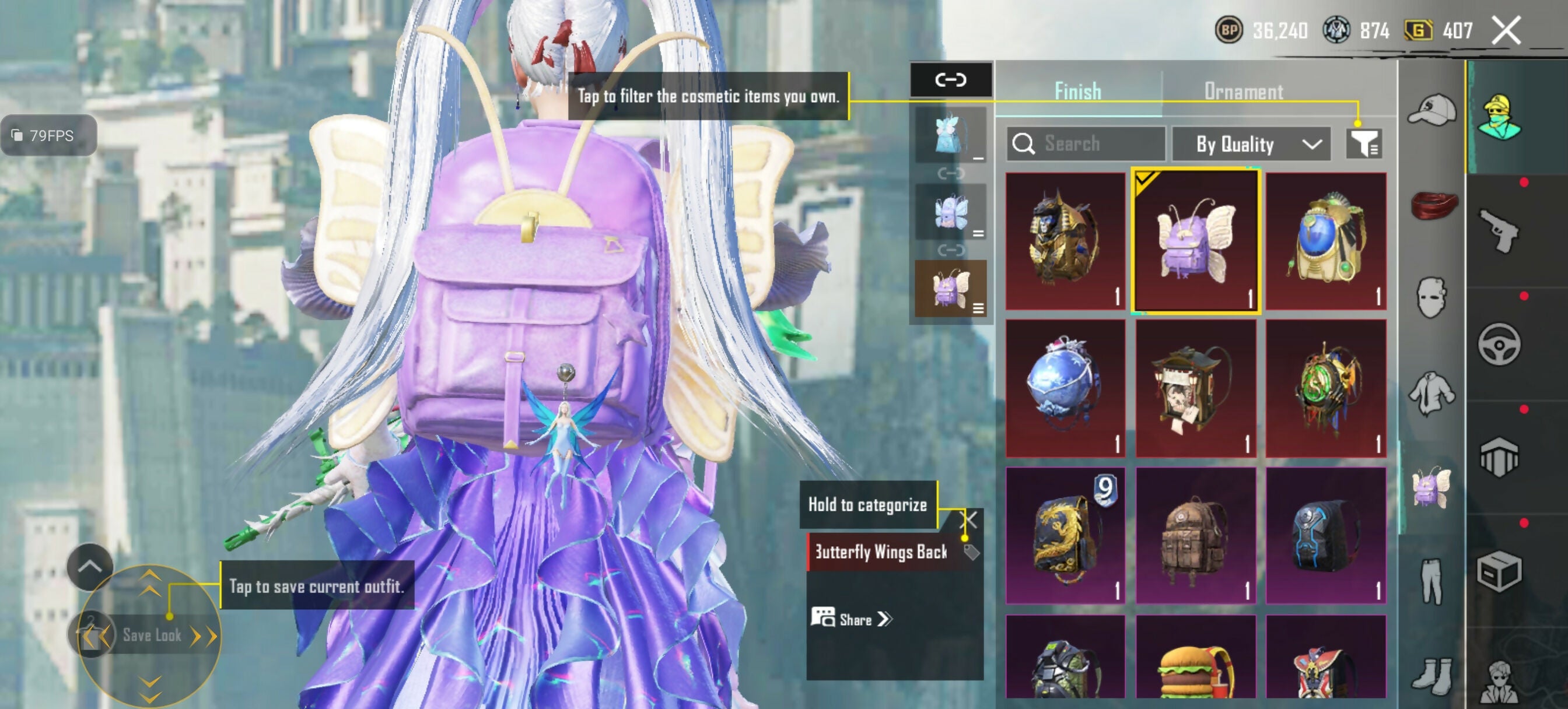Collapse the panel with the up arrow
1568x709 pixels.
(x=89, y=567)
